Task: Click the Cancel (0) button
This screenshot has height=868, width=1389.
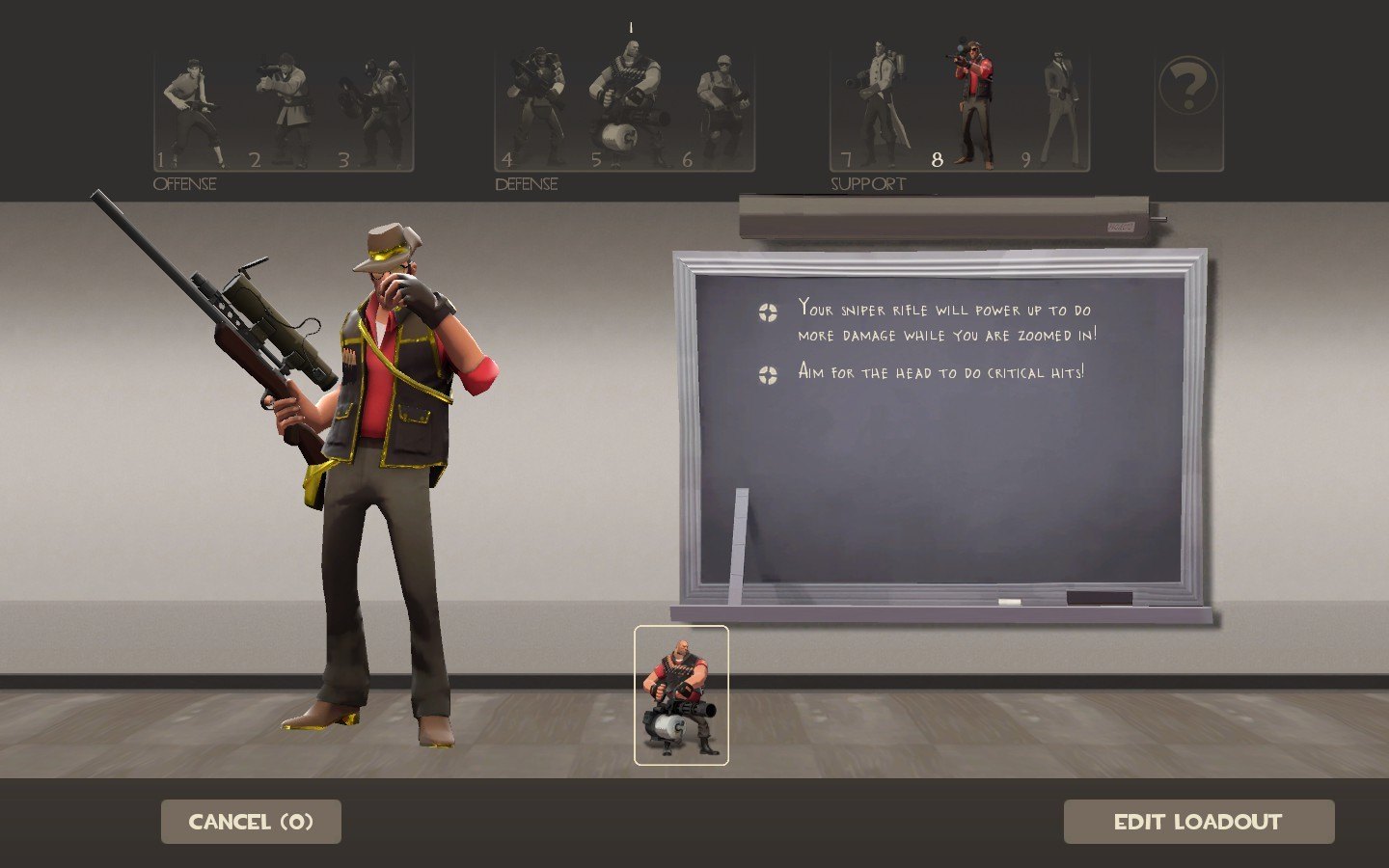Action: pos(251,822)
